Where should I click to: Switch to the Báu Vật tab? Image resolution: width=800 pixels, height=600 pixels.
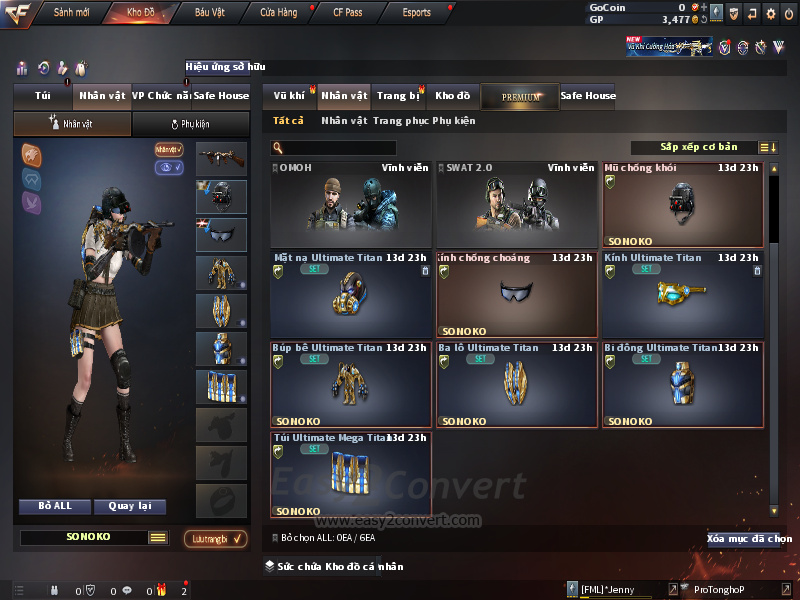click(x=209, y=13)
